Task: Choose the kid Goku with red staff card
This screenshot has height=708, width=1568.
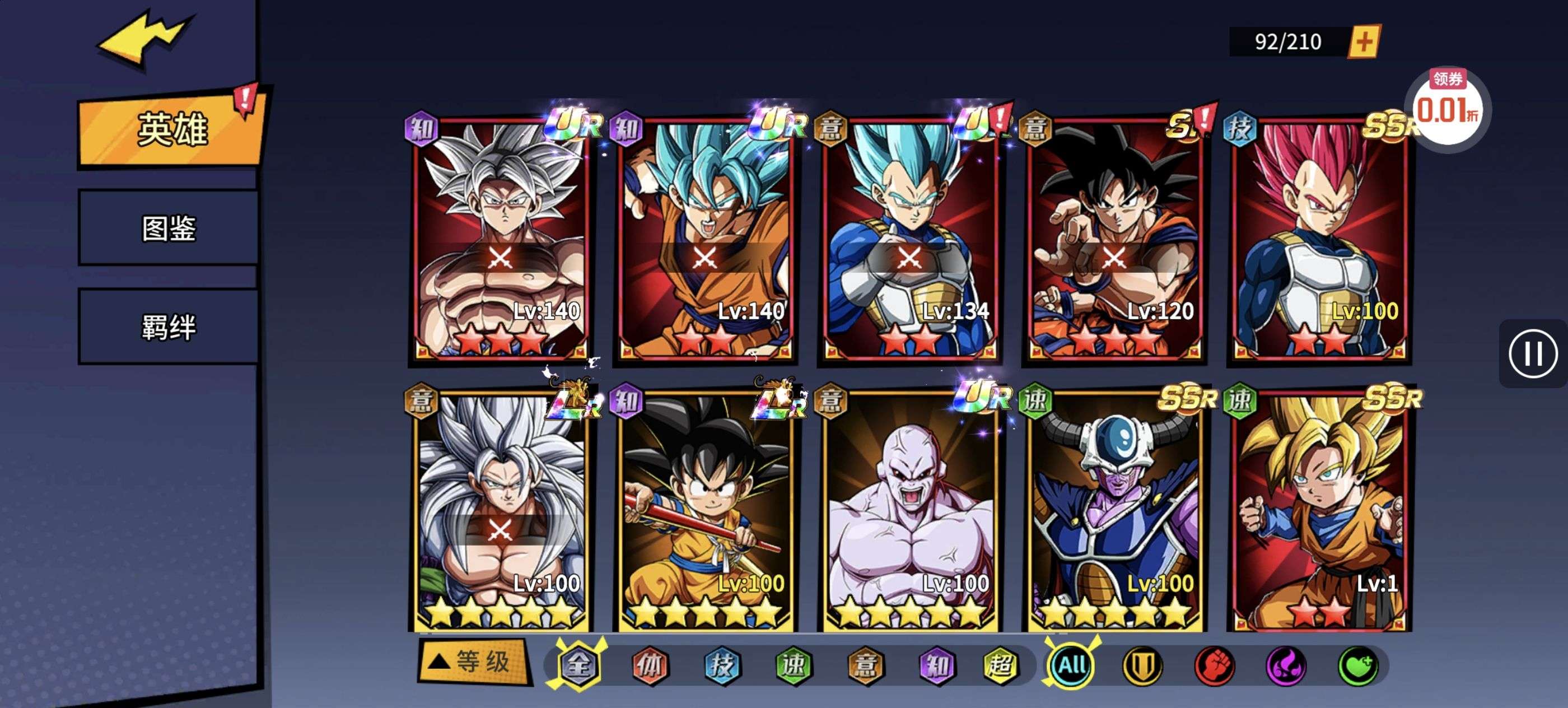Action: pyautogui.click(x=705, y=510)
